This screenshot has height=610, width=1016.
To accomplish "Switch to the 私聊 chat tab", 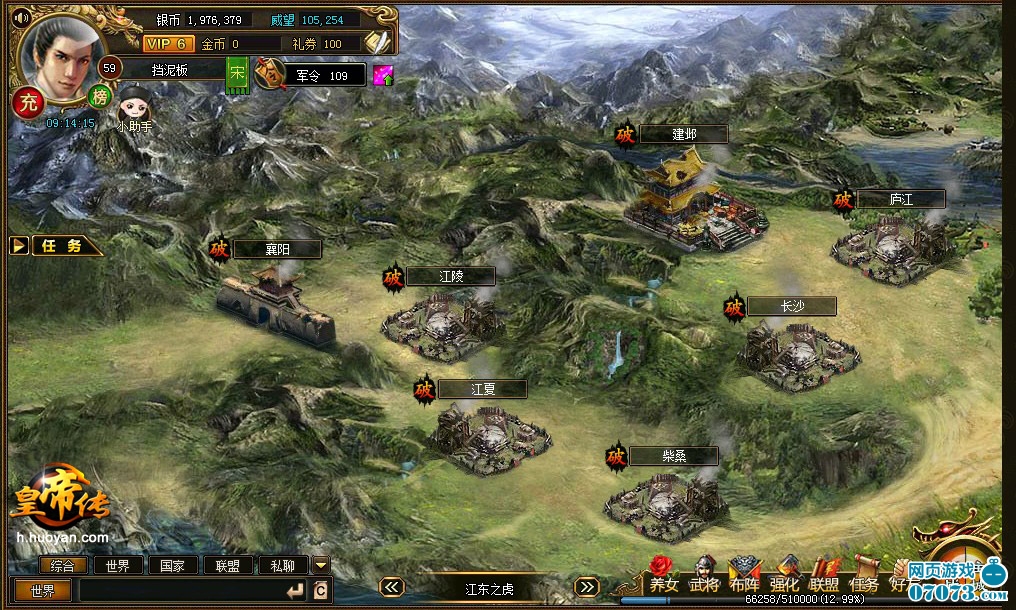I will coord(283,565).
